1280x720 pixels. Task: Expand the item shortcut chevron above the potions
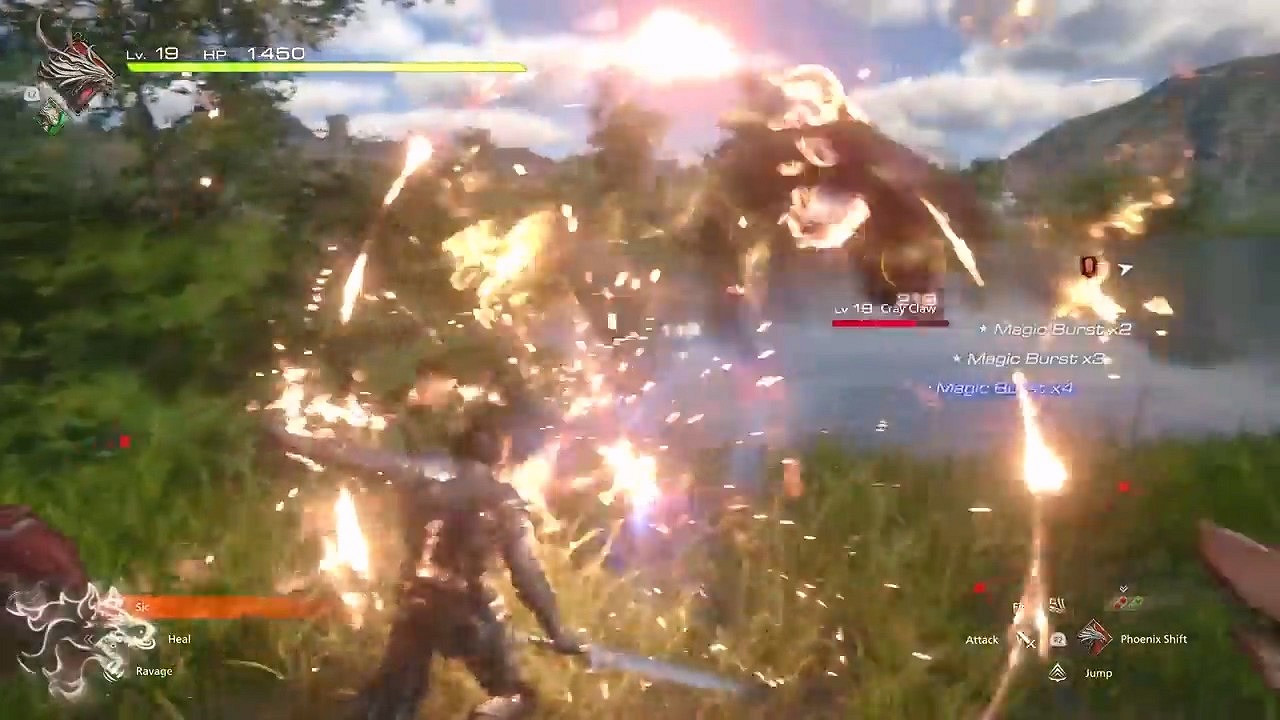pyautogui.click(x=1123, y=588)
